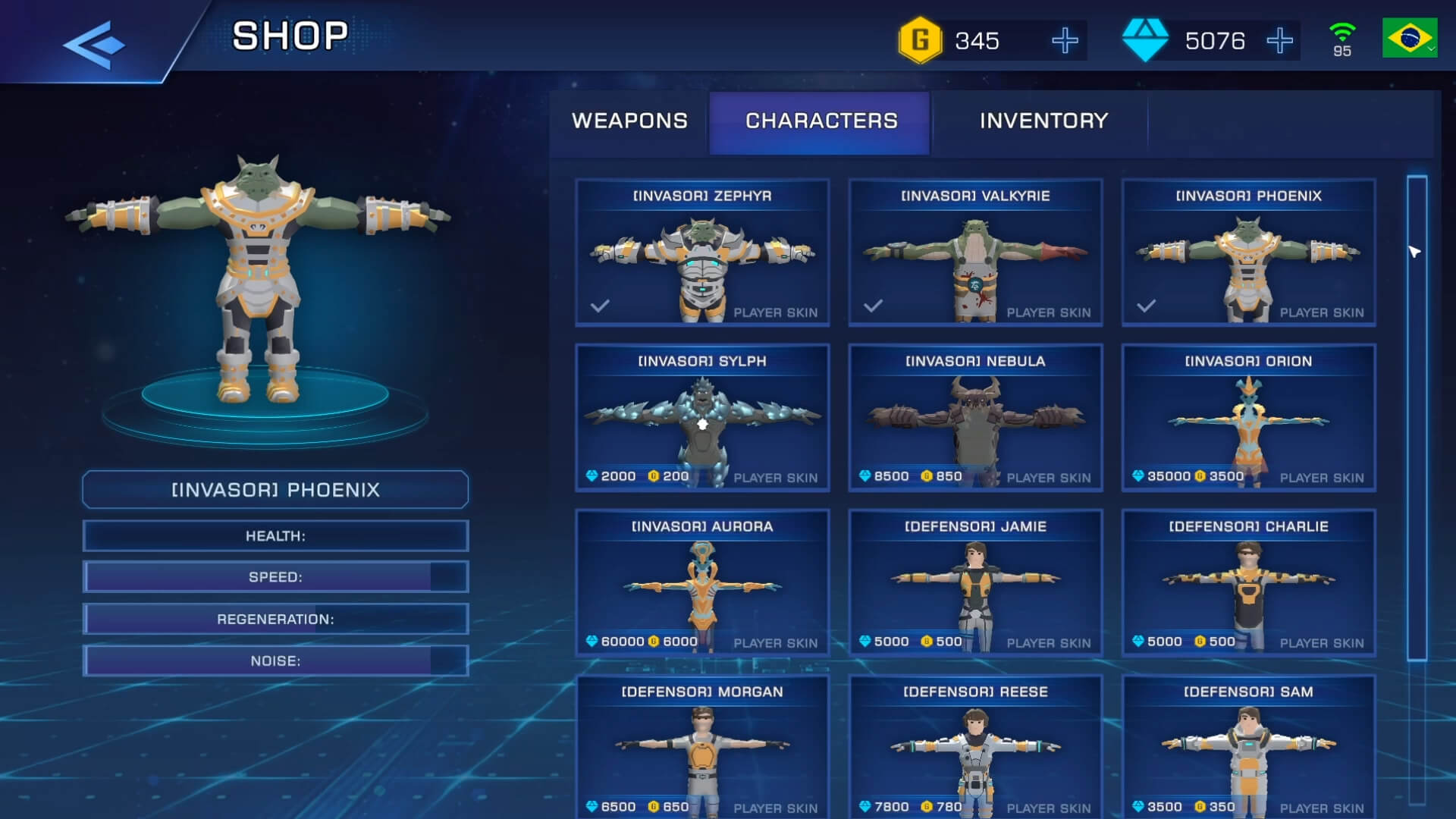The image size is (1456, 819).
Task: Add more gold coins with plus button
Action: point(1065,41)
